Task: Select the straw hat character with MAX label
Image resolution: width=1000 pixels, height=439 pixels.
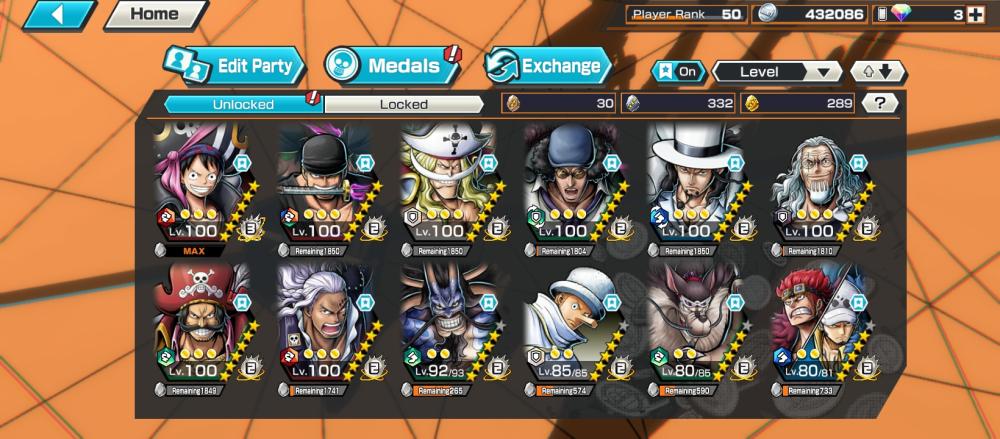Action: click(x=205, y=185)
